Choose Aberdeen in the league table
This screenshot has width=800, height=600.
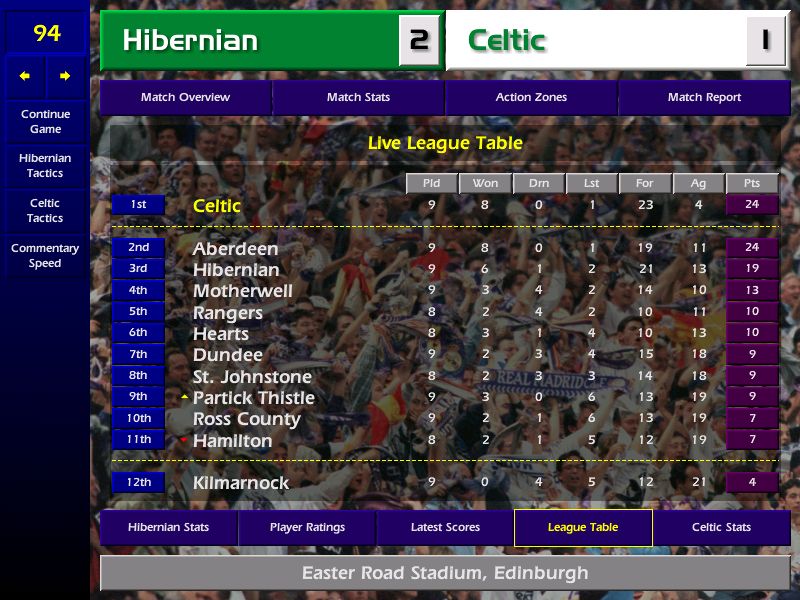235,249
